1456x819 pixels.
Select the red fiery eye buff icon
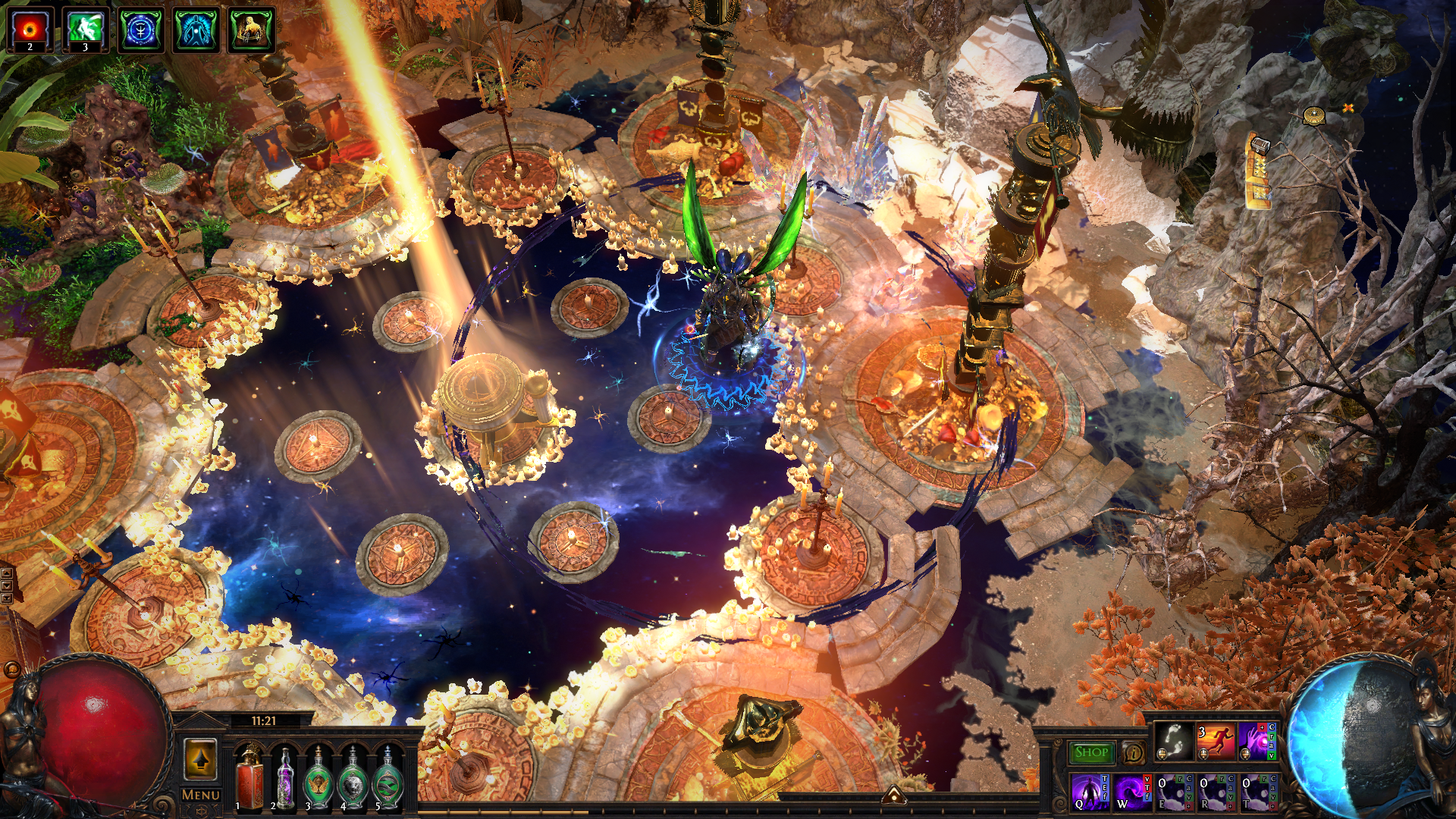coord(30,30)
